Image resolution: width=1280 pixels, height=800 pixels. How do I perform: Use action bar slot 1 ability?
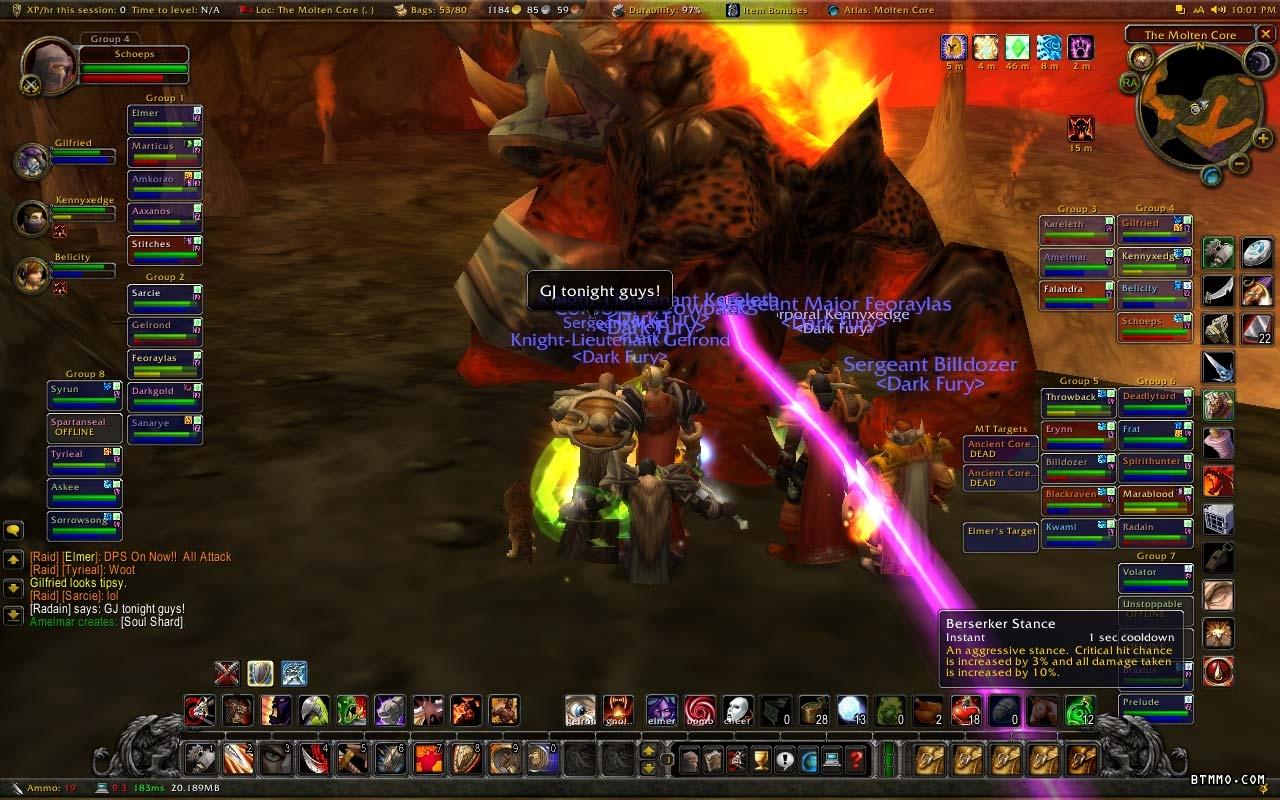tap(200, 759)
